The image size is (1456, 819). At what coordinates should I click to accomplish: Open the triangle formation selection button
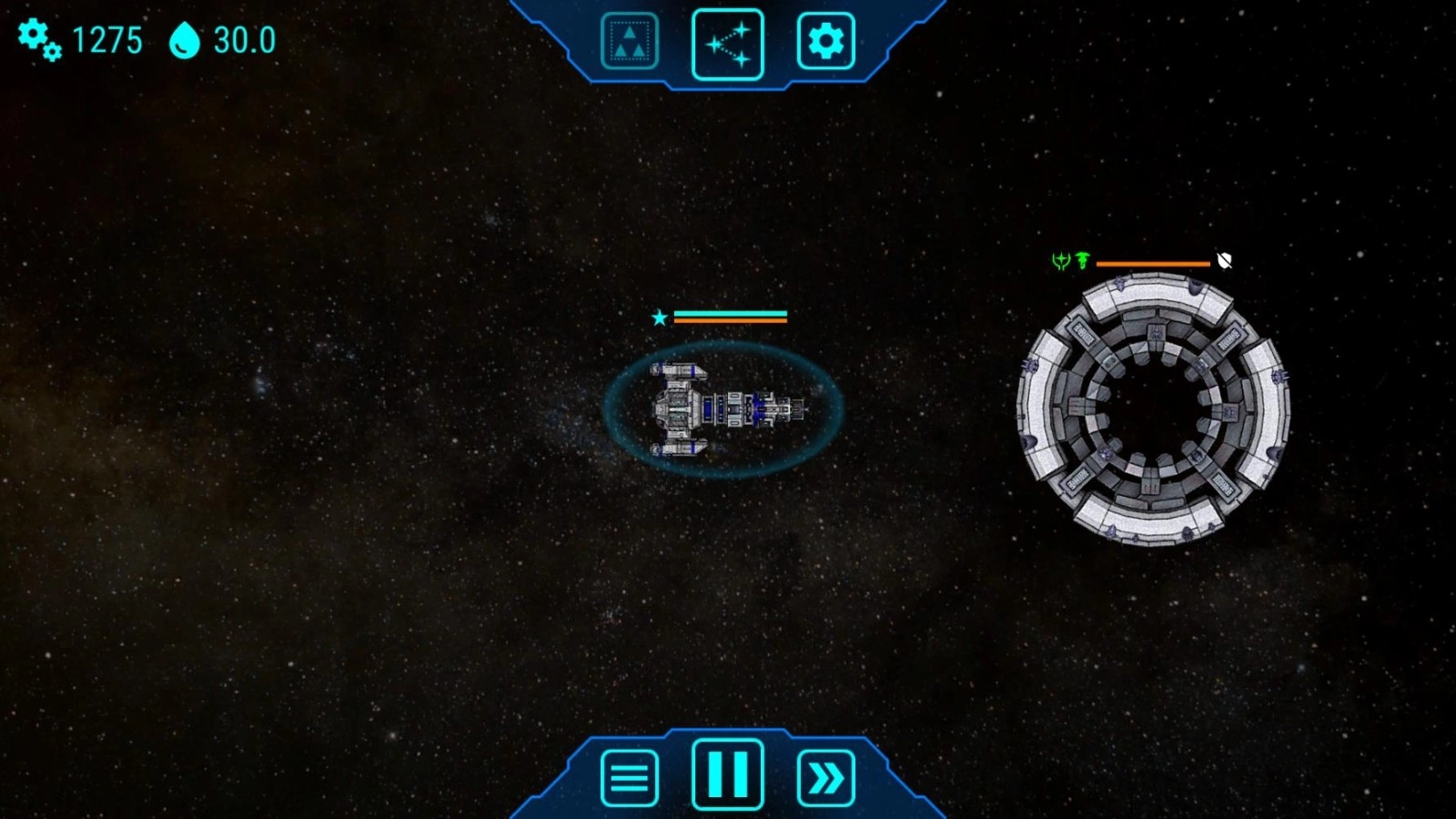pyautogui.click(x=629, y=41)
